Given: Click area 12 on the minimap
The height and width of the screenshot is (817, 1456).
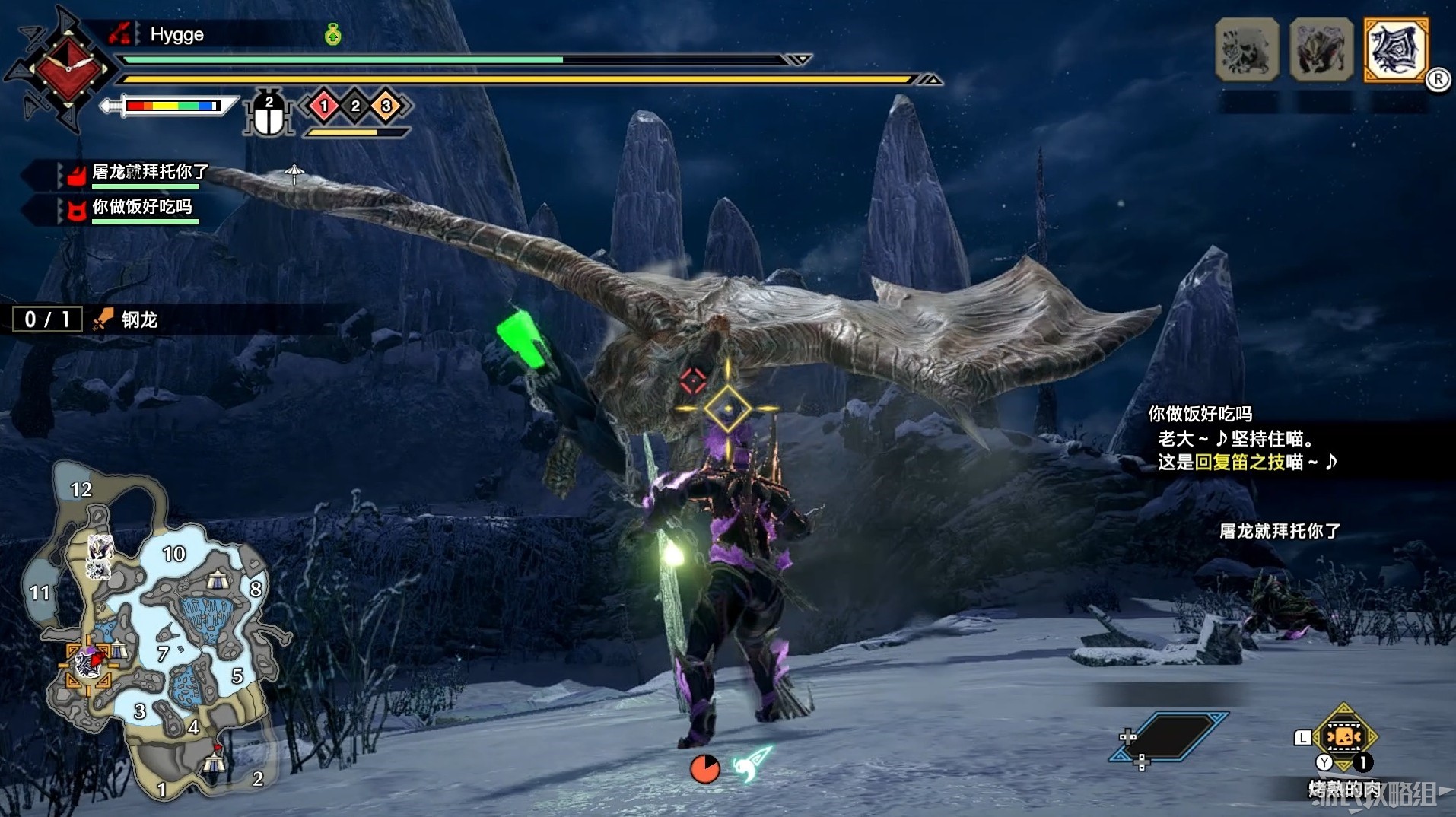Looking at the screenshot, I should [81, 489].
